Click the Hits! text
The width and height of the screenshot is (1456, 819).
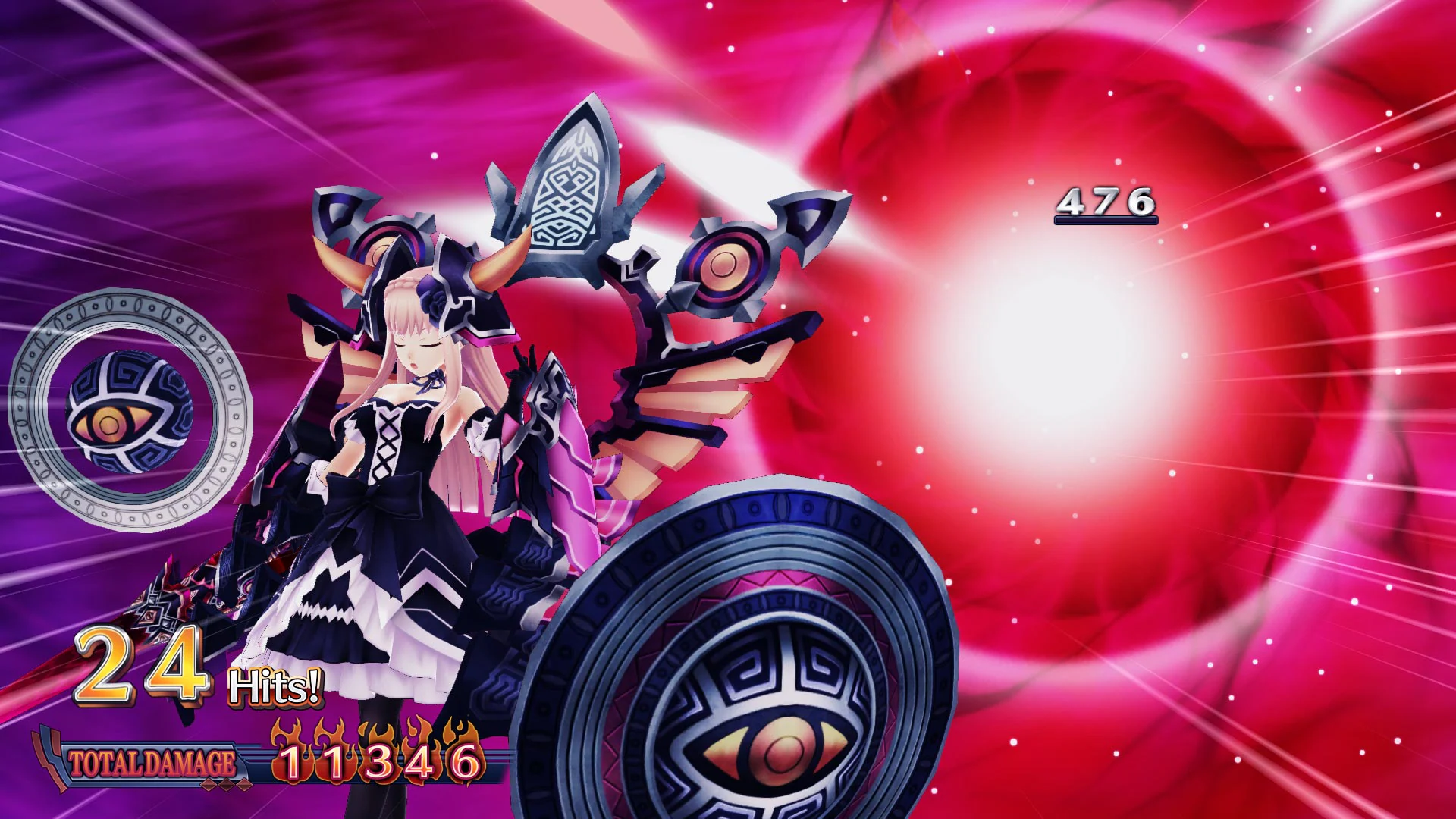(x=275, y=686)
